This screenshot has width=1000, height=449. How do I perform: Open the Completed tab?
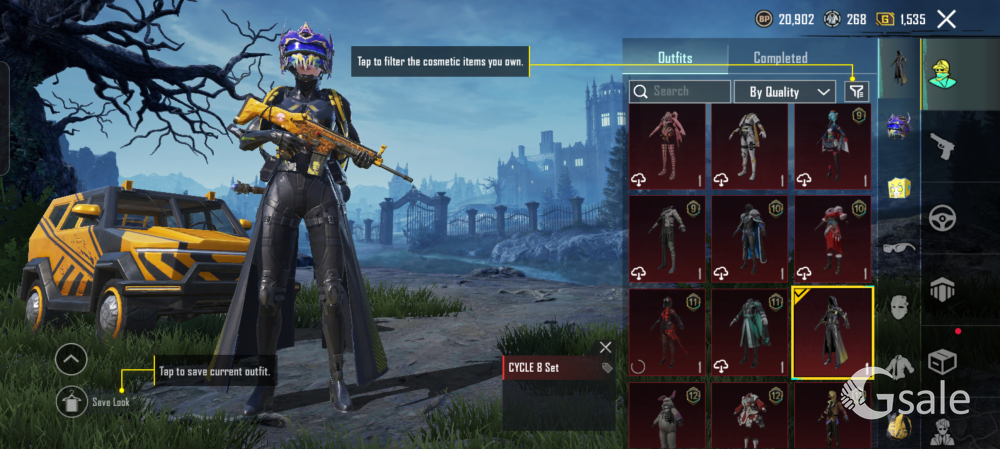[780, 58]
